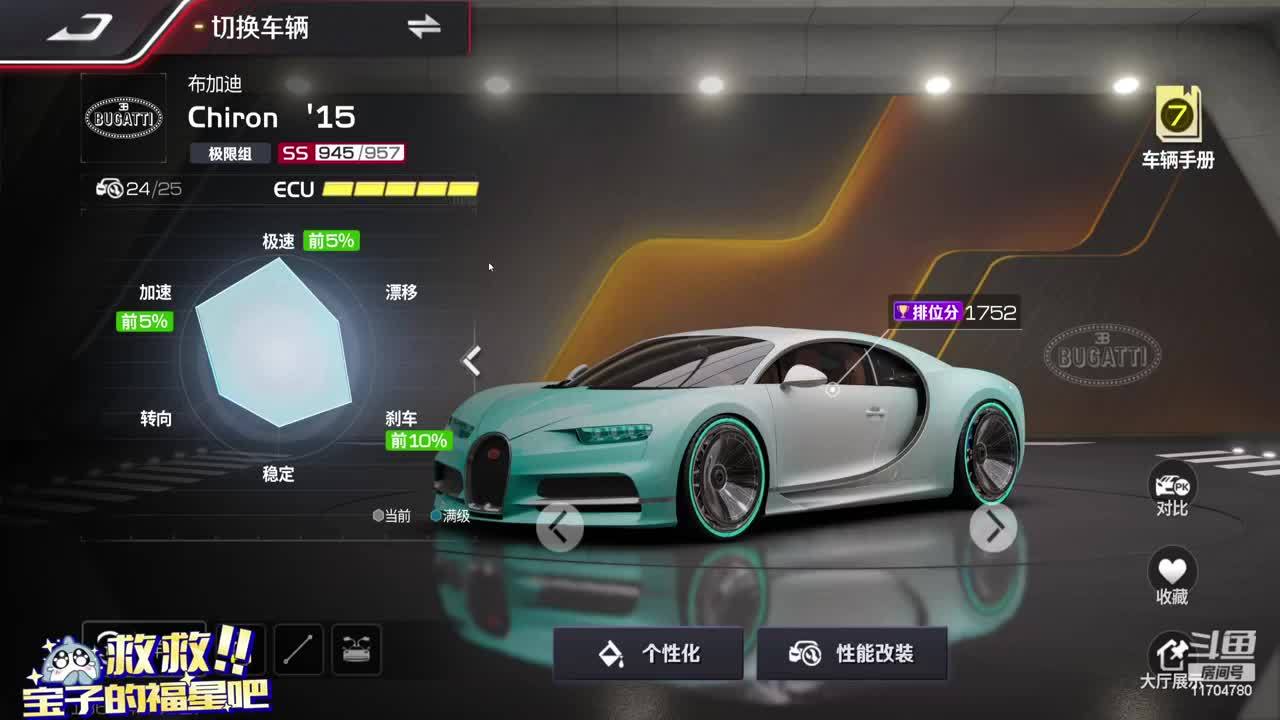Open the 个性化 customization menu
This screenshot has height=720, width=1280.
pyautogui.click(x=648, y=654)
